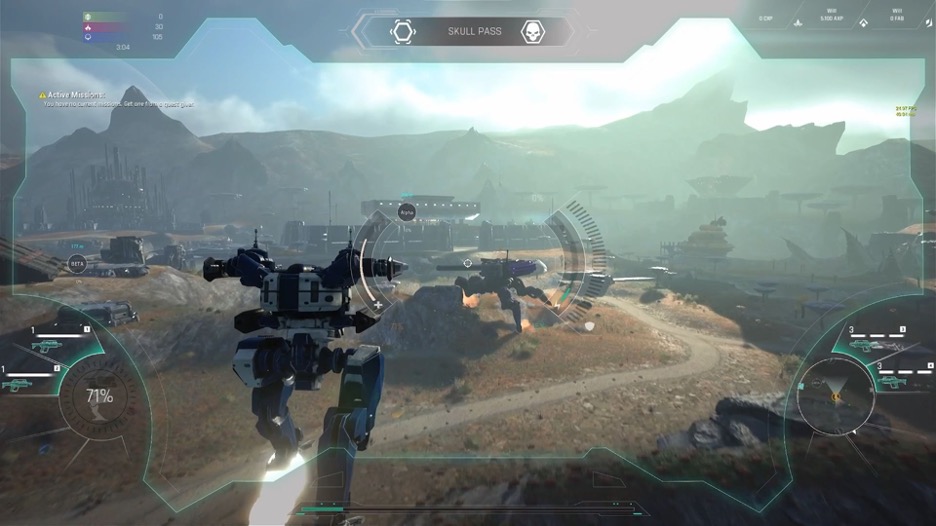Click the mech silhouette icon in top bar
Image resolution: width=936 pixels, height=526 pixels.
(797, 21)
